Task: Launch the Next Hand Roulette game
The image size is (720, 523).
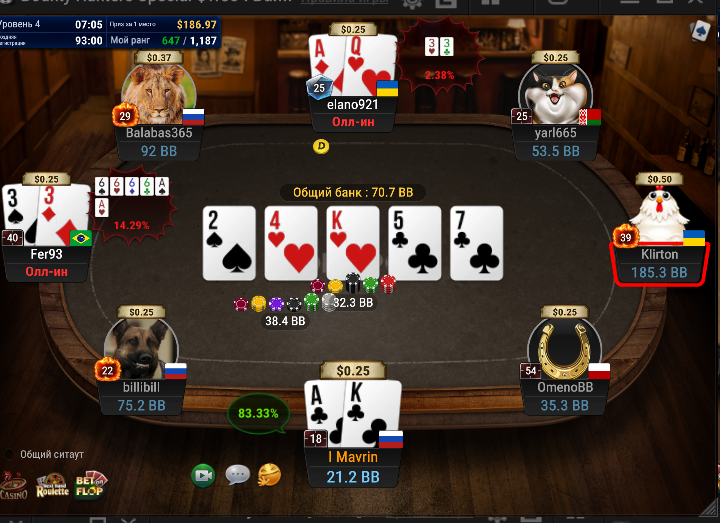Action: coord(52,486)
